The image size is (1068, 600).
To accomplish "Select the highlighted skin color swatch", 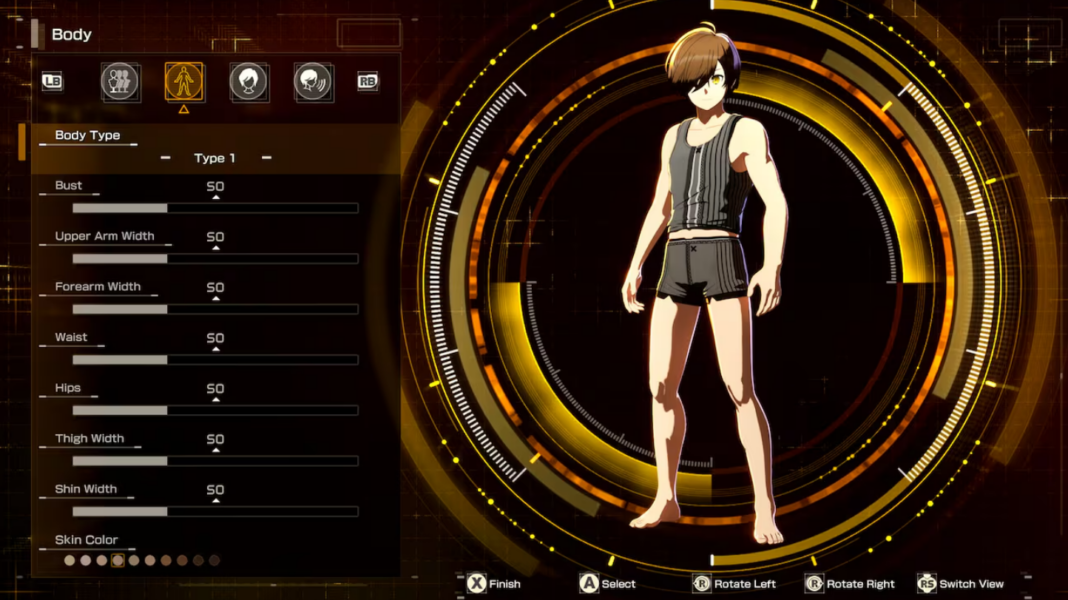I will 118,561.
